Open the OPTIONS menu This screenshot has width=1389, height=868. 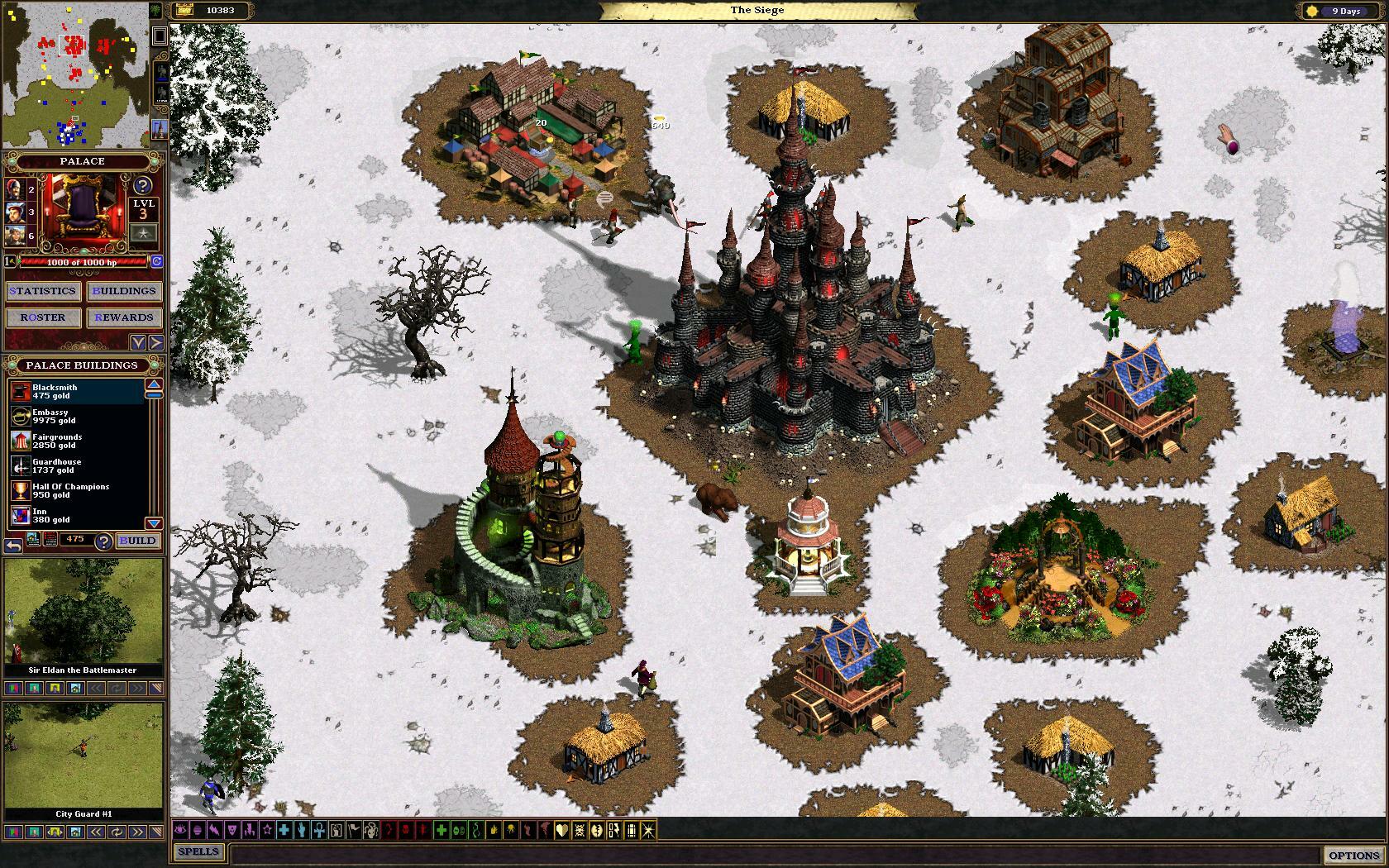click(x=1353, y=854)
